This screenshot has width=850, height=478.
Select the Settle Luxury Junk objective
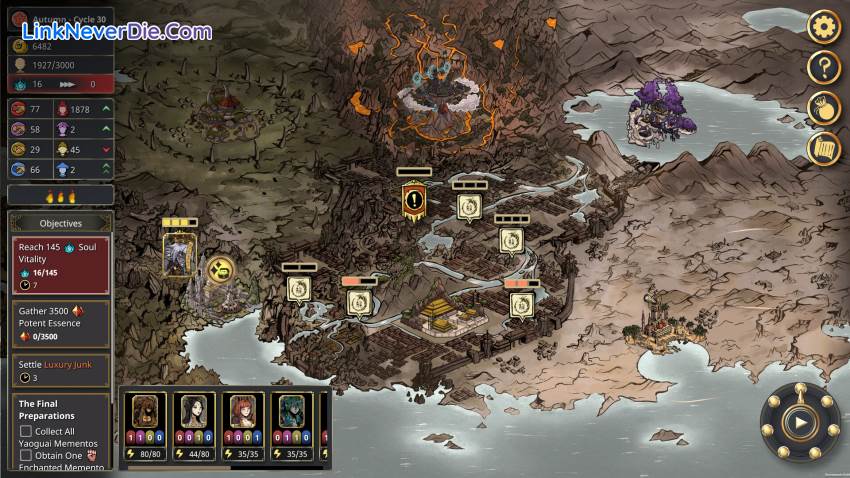pyautogui.click(x=61, y=370)
